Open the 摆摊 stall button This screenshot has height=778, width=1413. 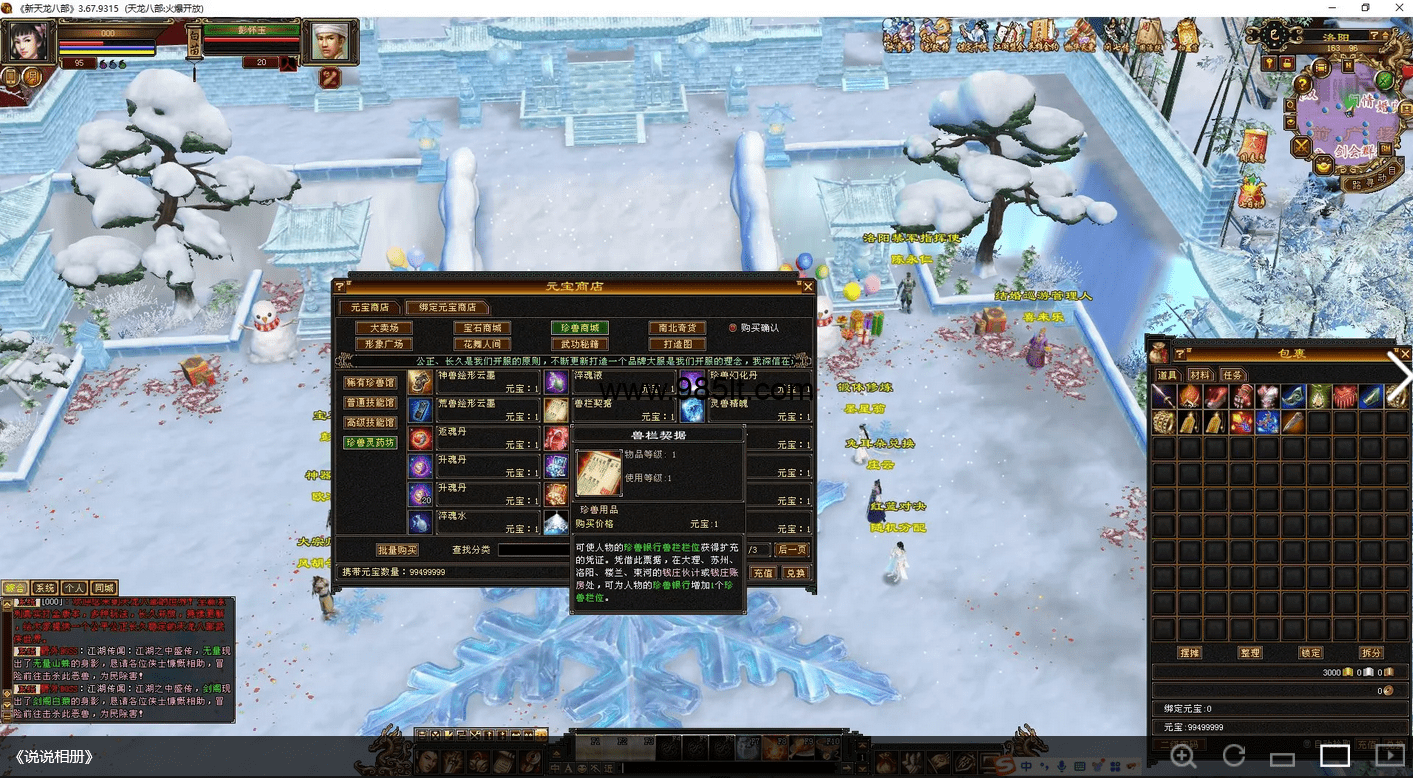[x=1190, y=653]
